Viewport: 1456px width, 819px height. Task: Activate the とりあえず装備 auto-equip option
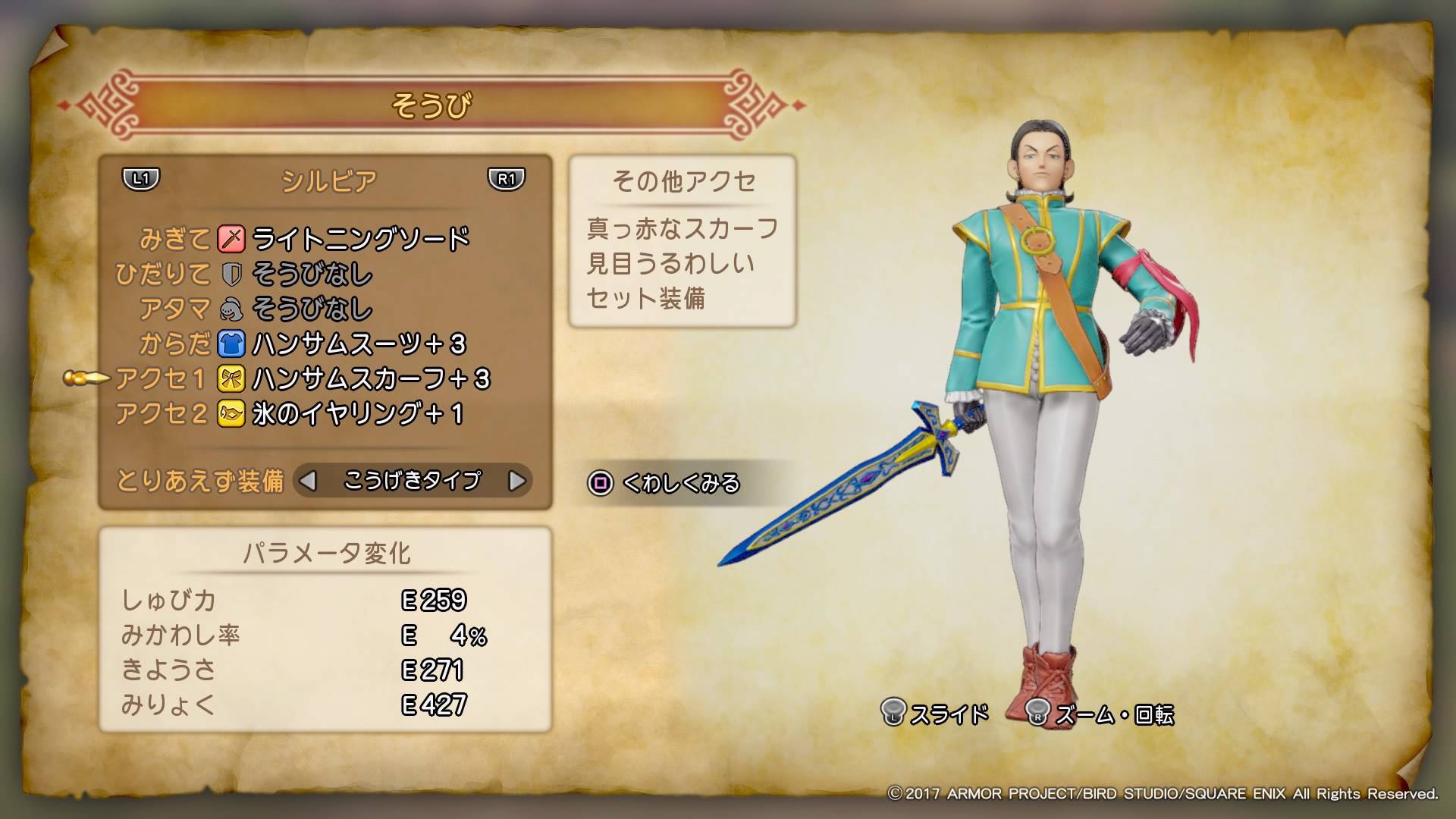coord(199,481)
